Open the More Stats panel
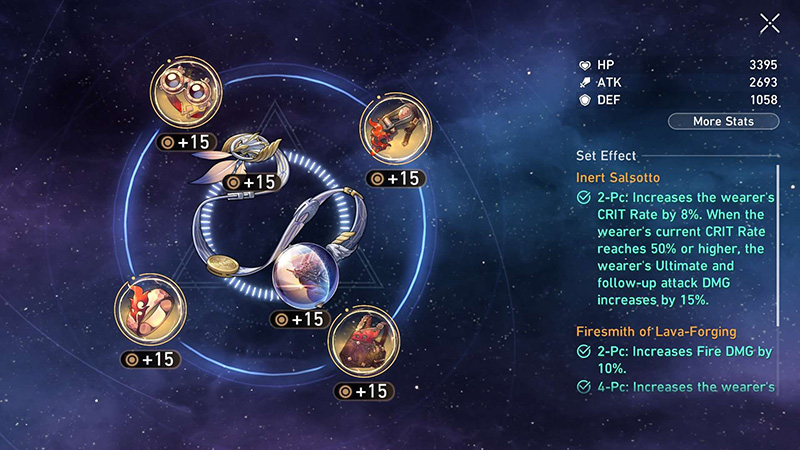Image resolution: width=800 pixels, height=450 pixels. pos(723,122)
